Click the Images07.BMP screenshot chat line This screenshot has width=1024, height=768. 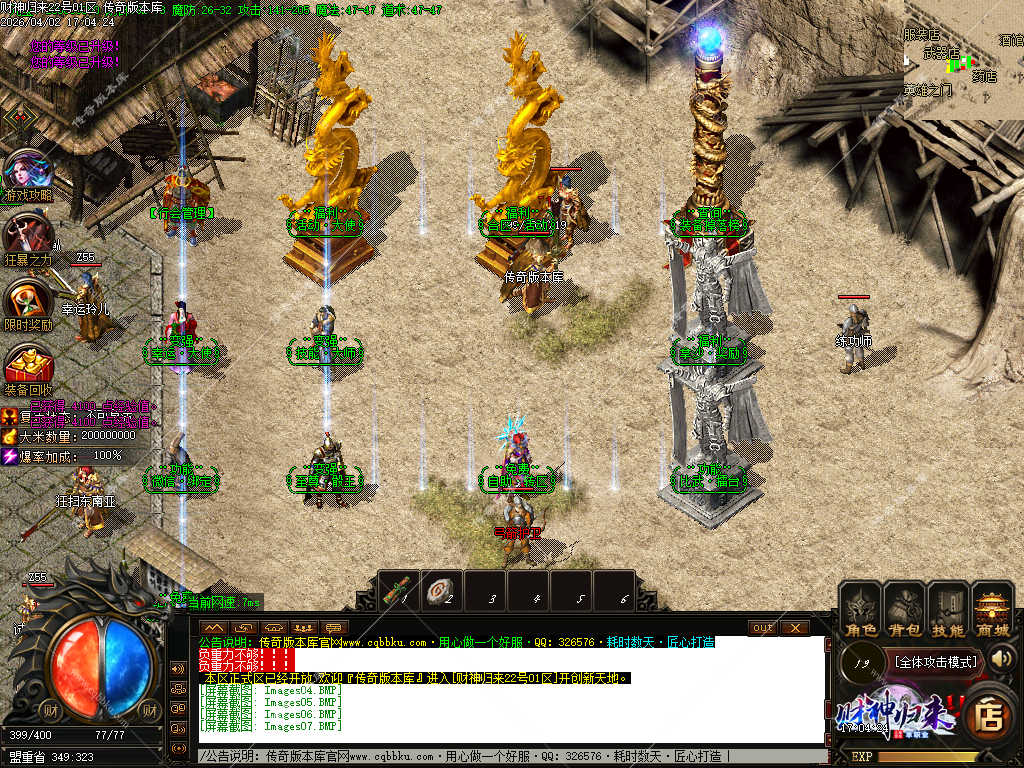[270, 726]
